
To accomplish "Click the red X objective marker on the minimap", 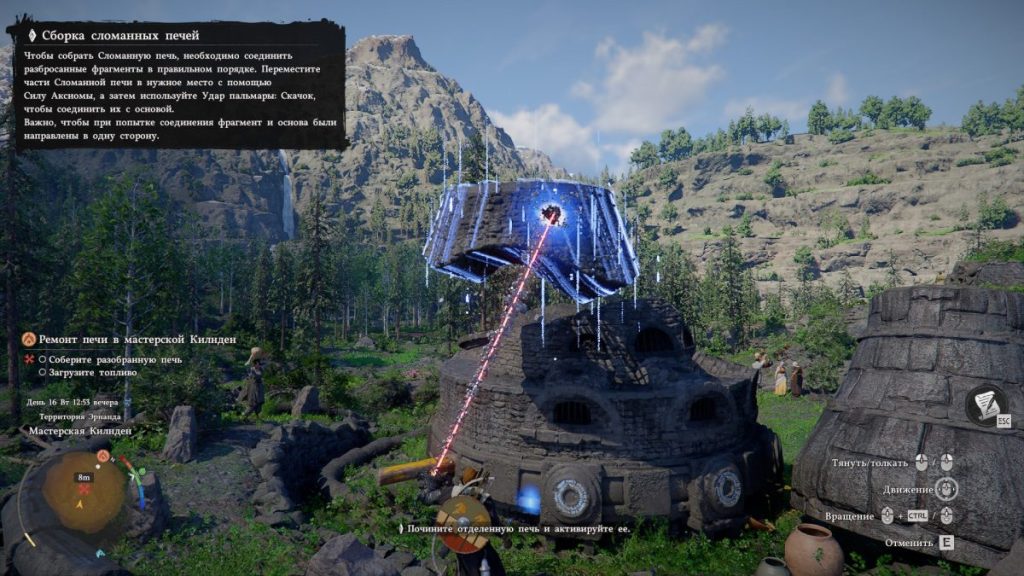I will [84, 490].
